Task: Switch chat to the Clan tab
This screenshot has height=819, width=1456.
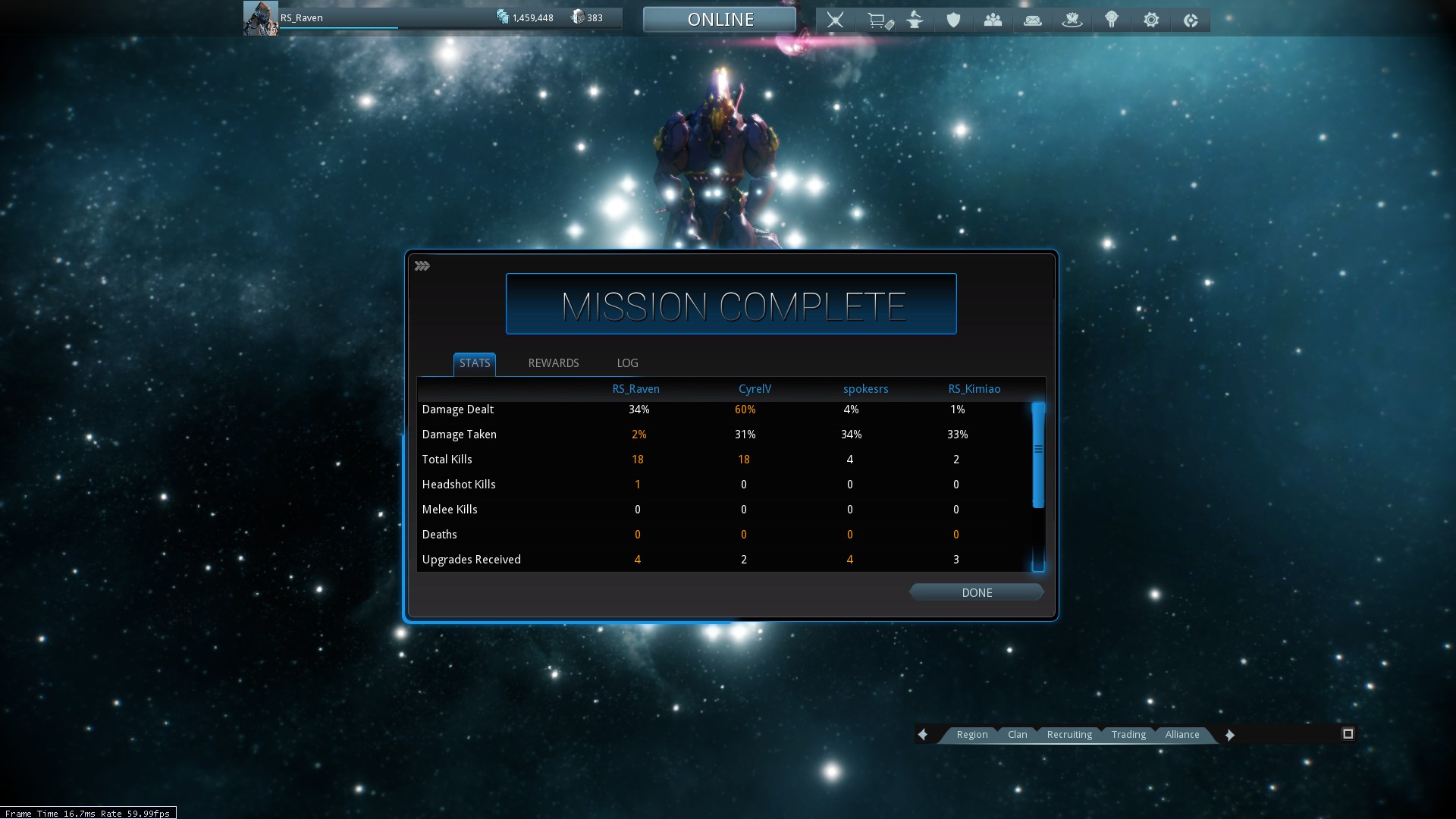Action: [x=1017, y=734]
